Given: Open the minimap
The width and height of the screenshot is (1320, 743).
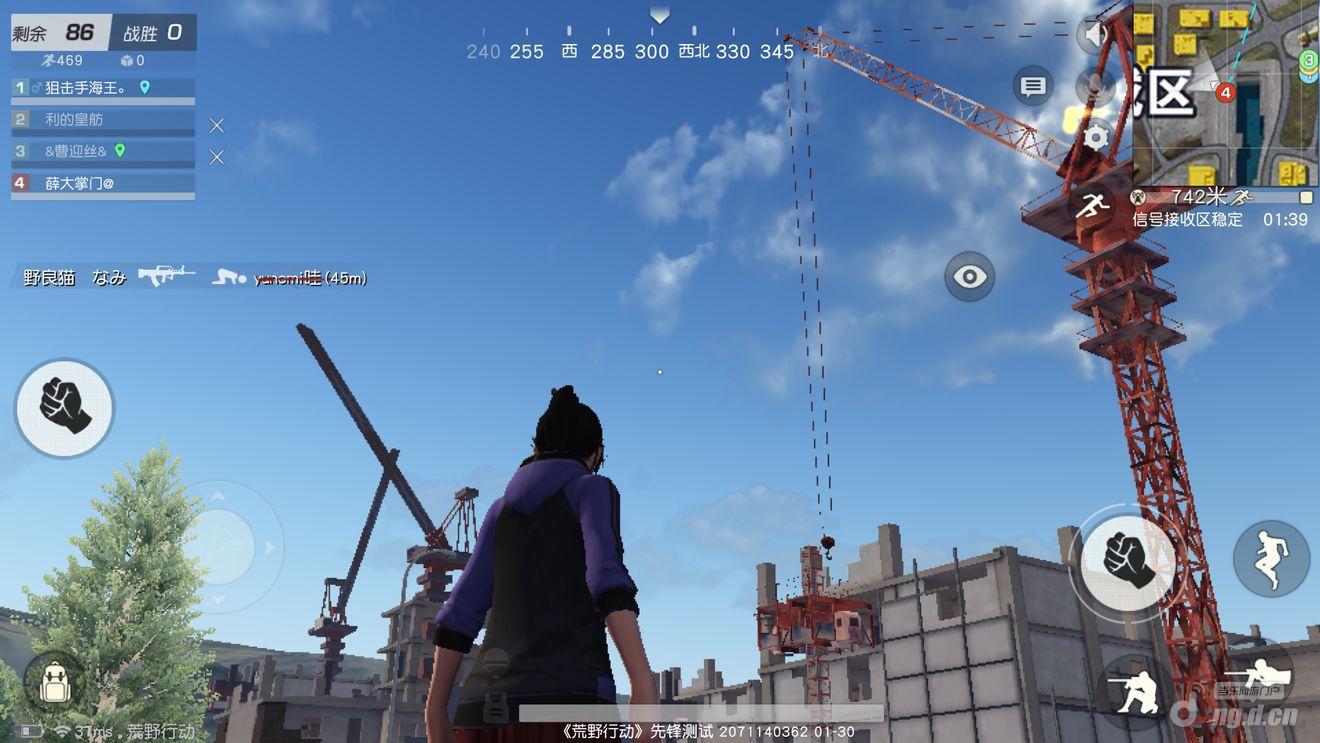Looking at the screenshot, I should tap(1225, 93).
